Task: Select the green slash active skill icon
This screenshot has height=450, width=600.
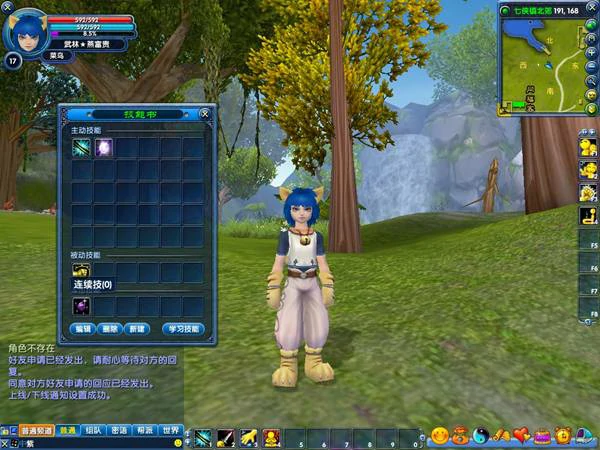Action: (x=81, y=148)
